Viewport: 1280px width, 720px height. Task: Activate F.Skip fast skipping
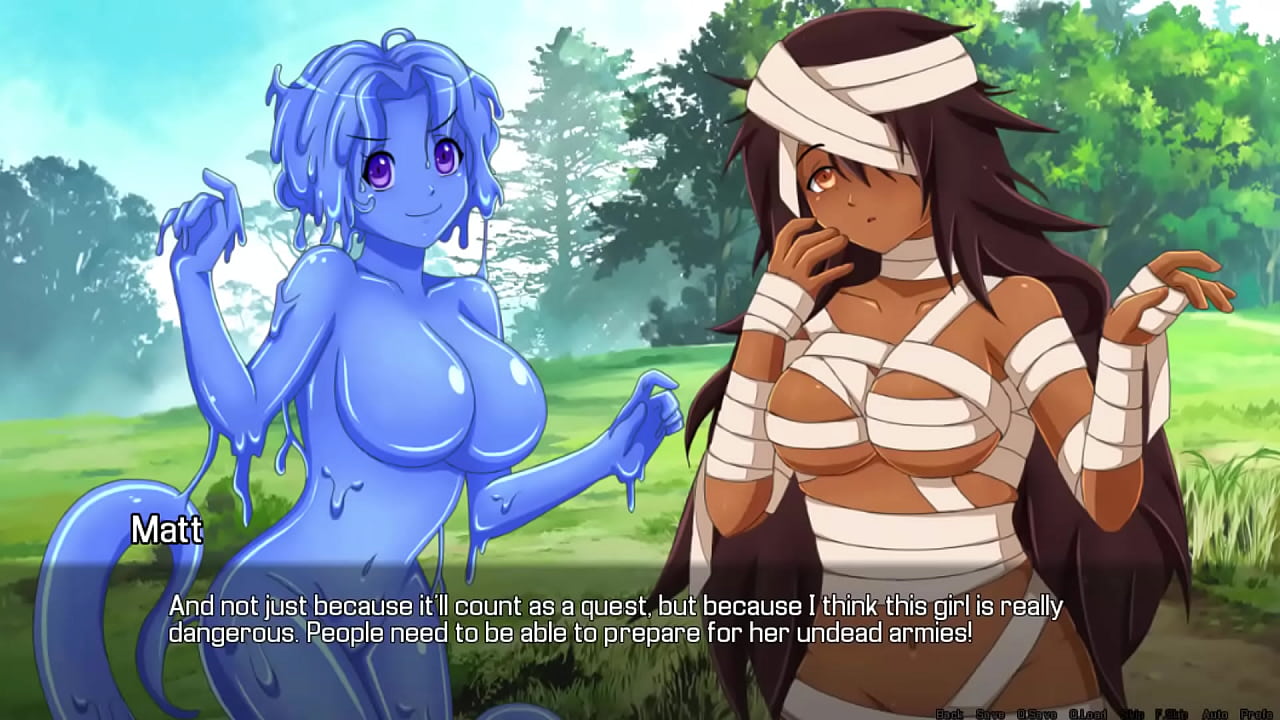pyautogui.click(x=1173, y=713)
